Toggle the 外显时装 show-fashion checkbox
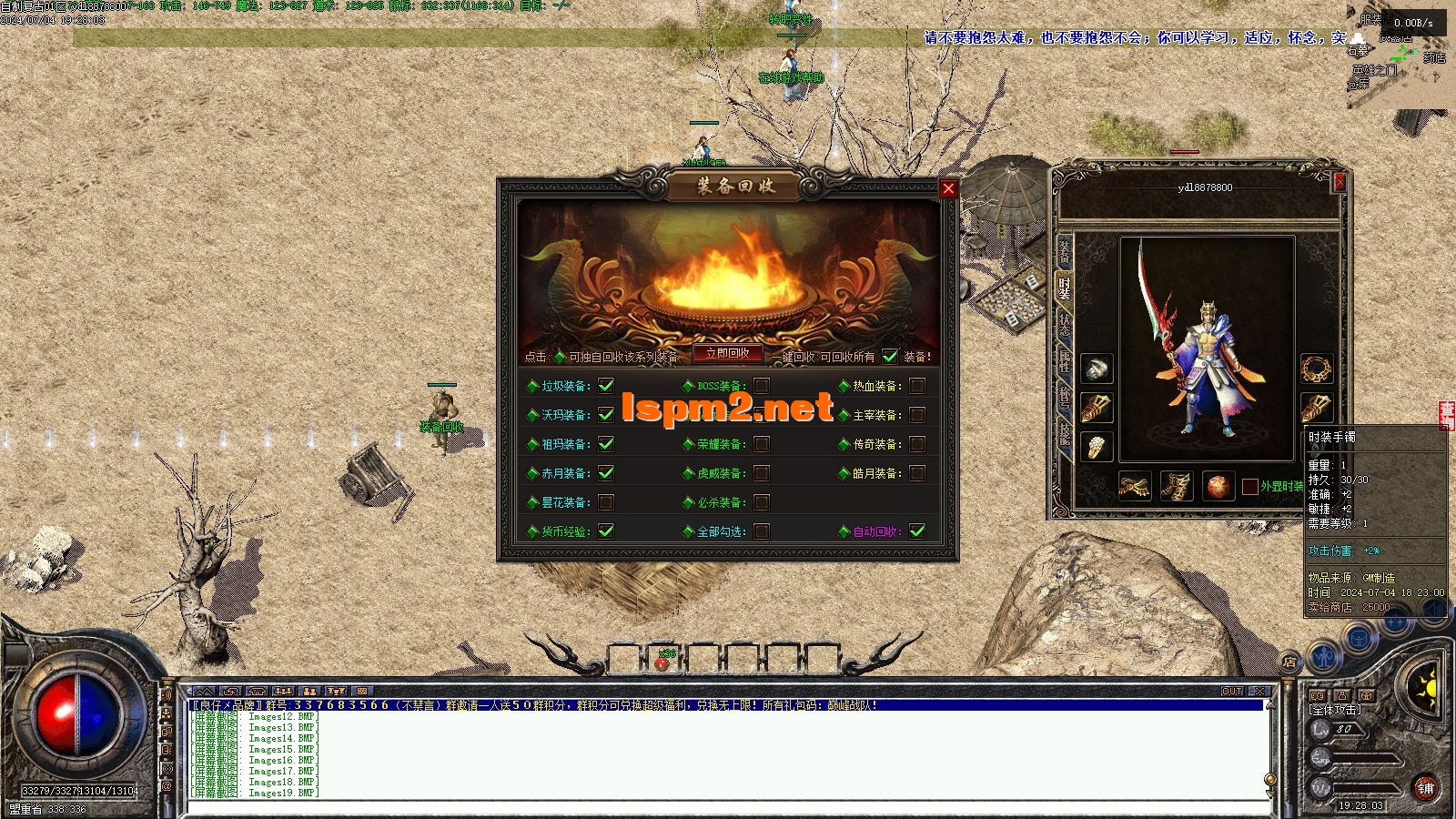1456x819 pixels. point(1250,487)
